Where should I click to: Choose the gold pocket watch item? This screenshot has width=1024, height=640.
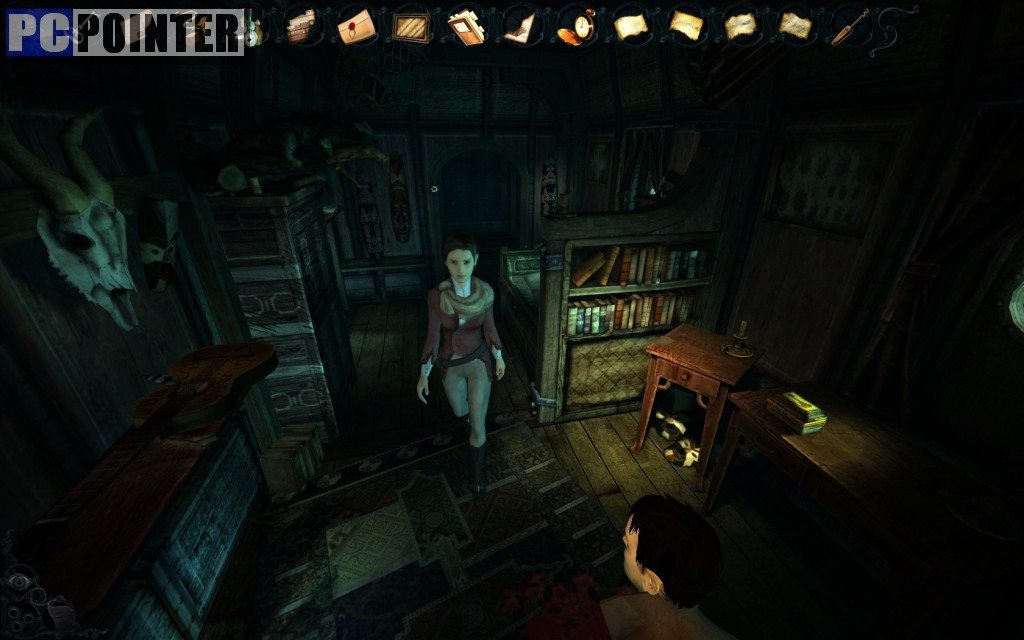574,24
